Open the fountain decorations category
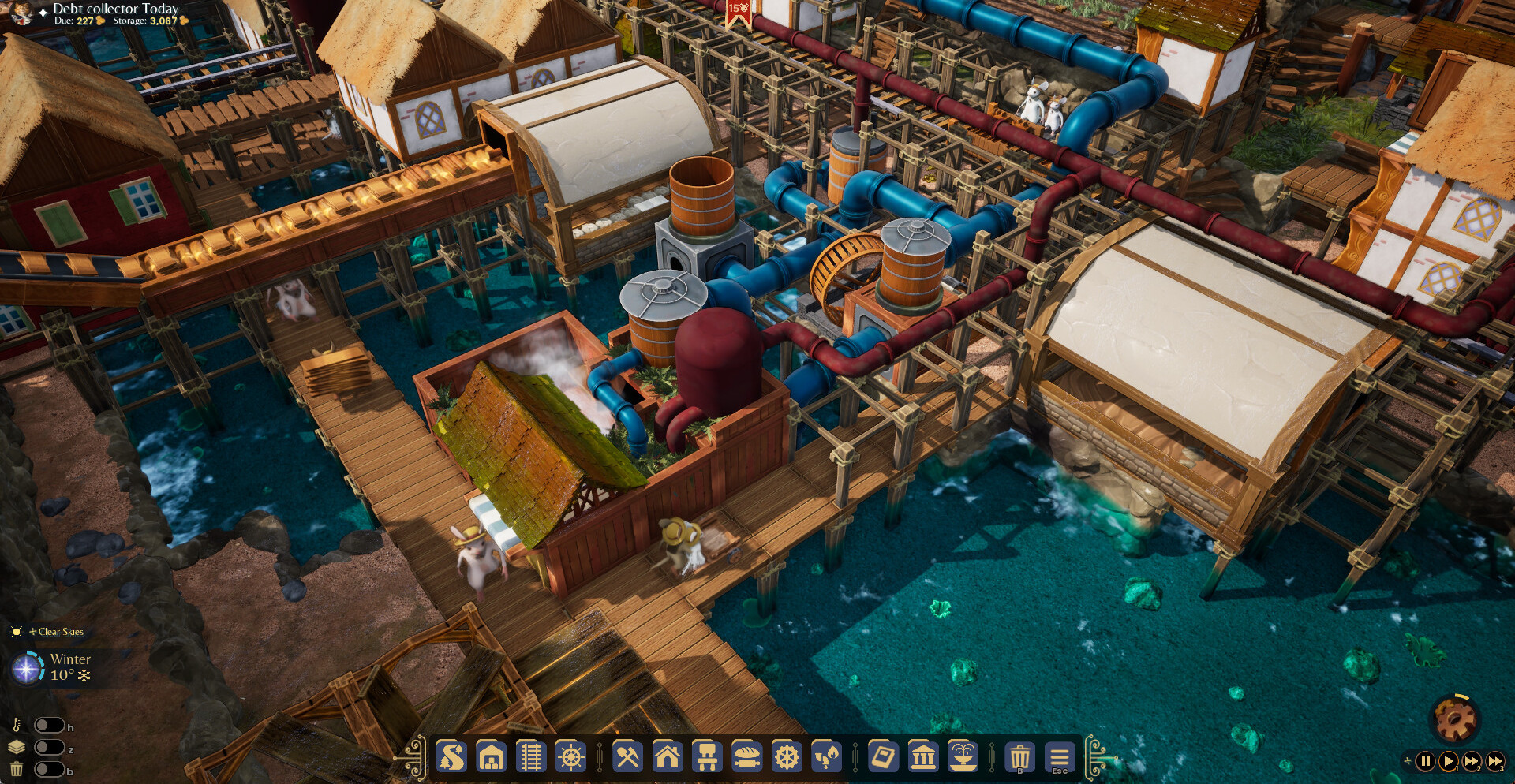 click(x=963, y=757)
